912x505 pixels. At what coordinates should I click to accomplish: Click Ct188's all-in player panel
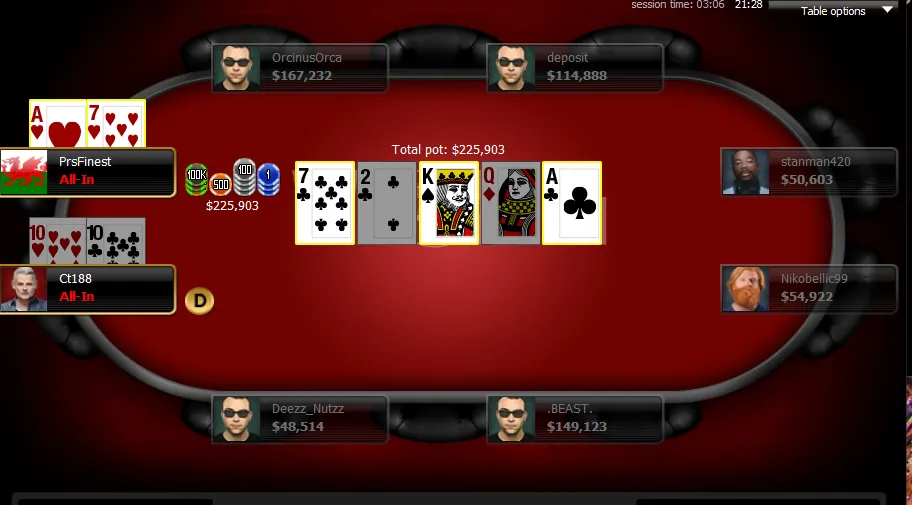point(88,289)
